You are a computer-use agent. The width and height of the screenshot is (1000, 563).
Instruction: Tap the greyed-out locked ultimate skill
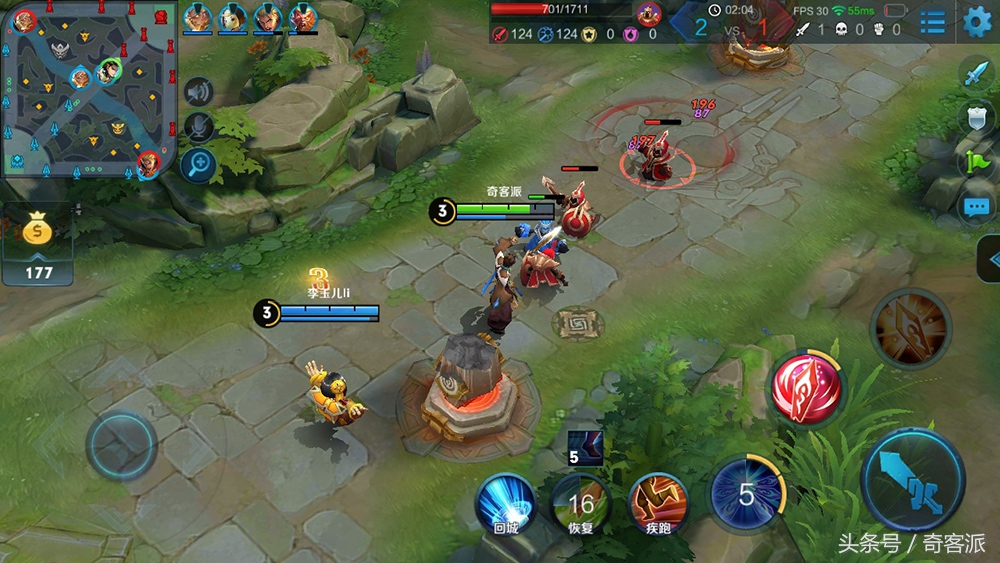(909, 327)
